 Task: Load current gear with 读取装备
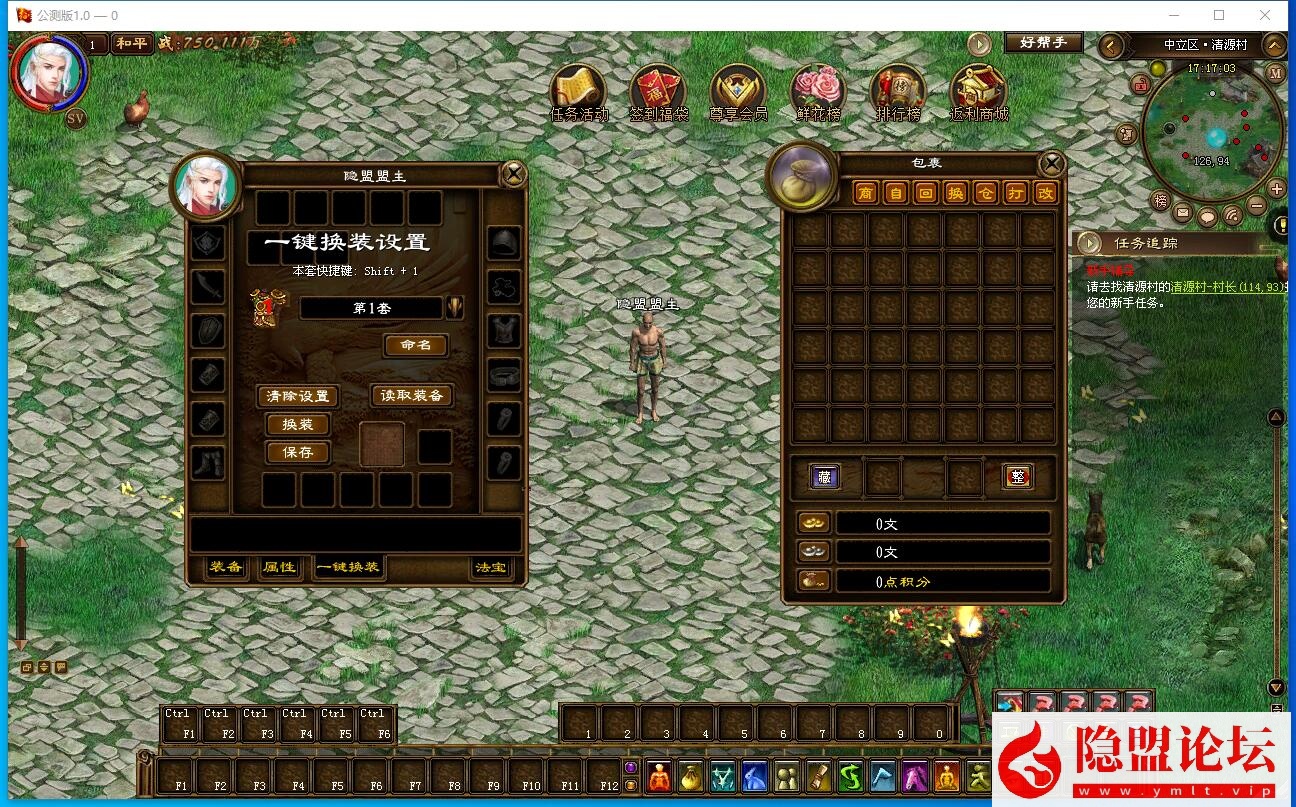tap(412, 396)
